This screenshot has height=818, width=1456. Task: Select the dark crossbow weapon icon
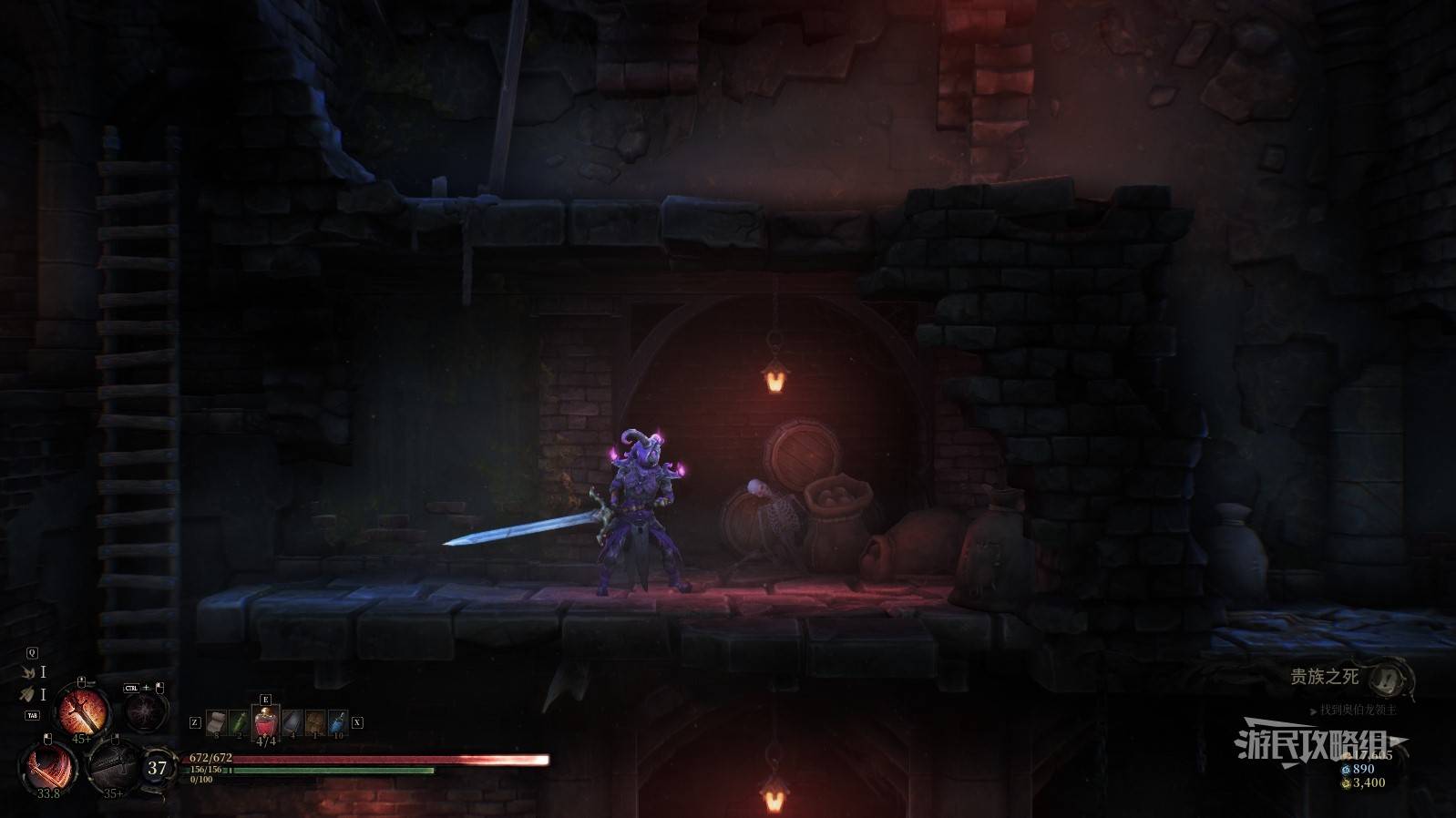coord(113,765)
